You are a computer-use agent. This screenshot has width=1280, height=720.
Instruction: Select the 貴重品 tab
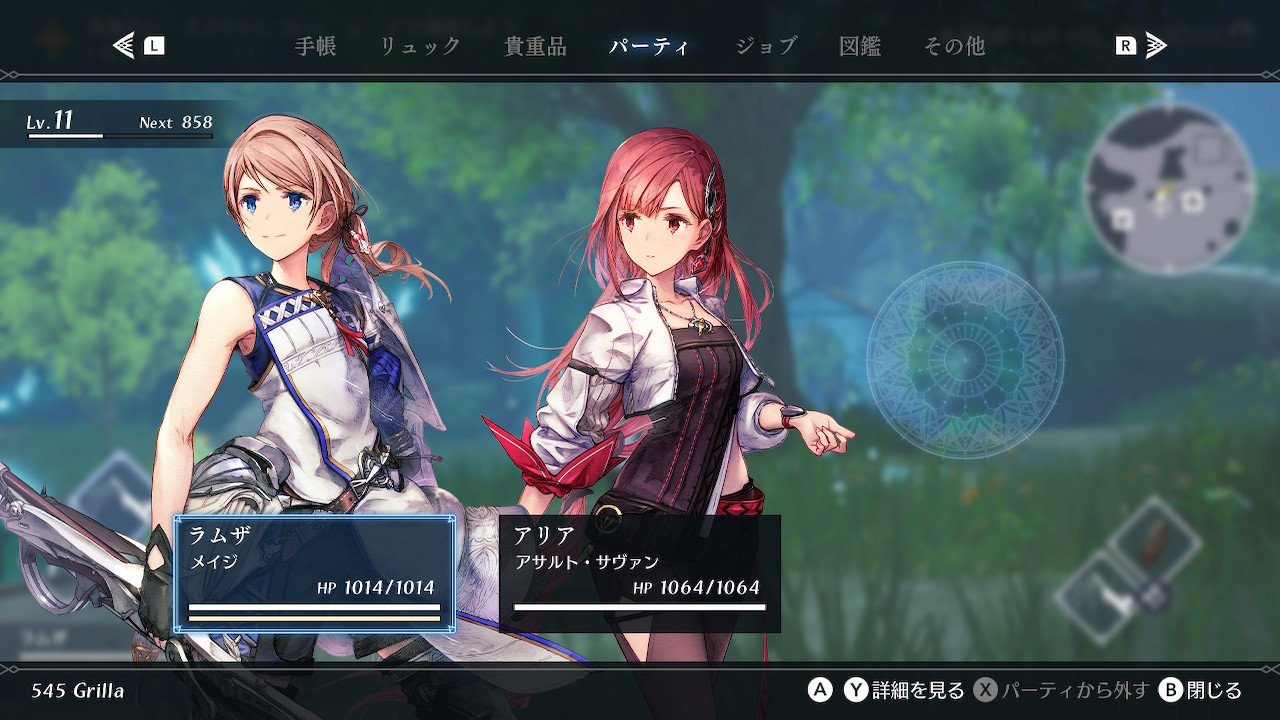pos(535,46)
